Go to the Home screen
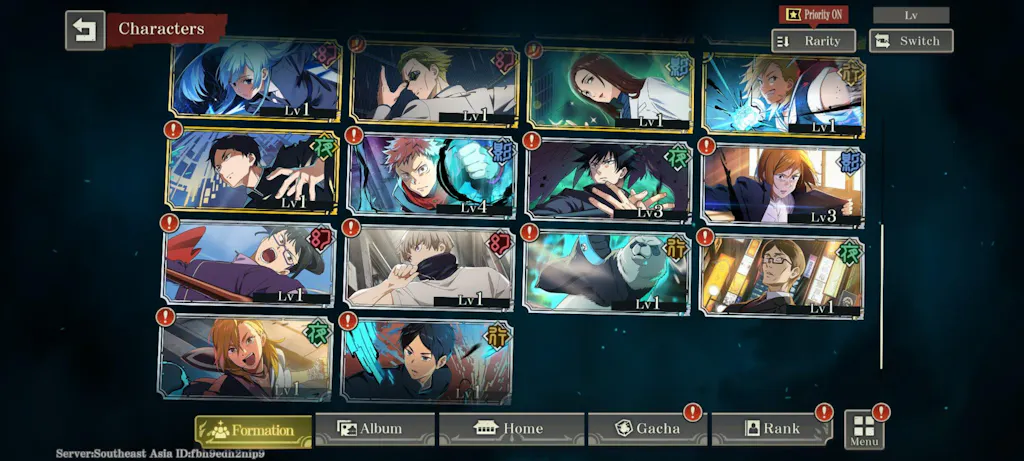1024x461 pixels. [511, 429]
